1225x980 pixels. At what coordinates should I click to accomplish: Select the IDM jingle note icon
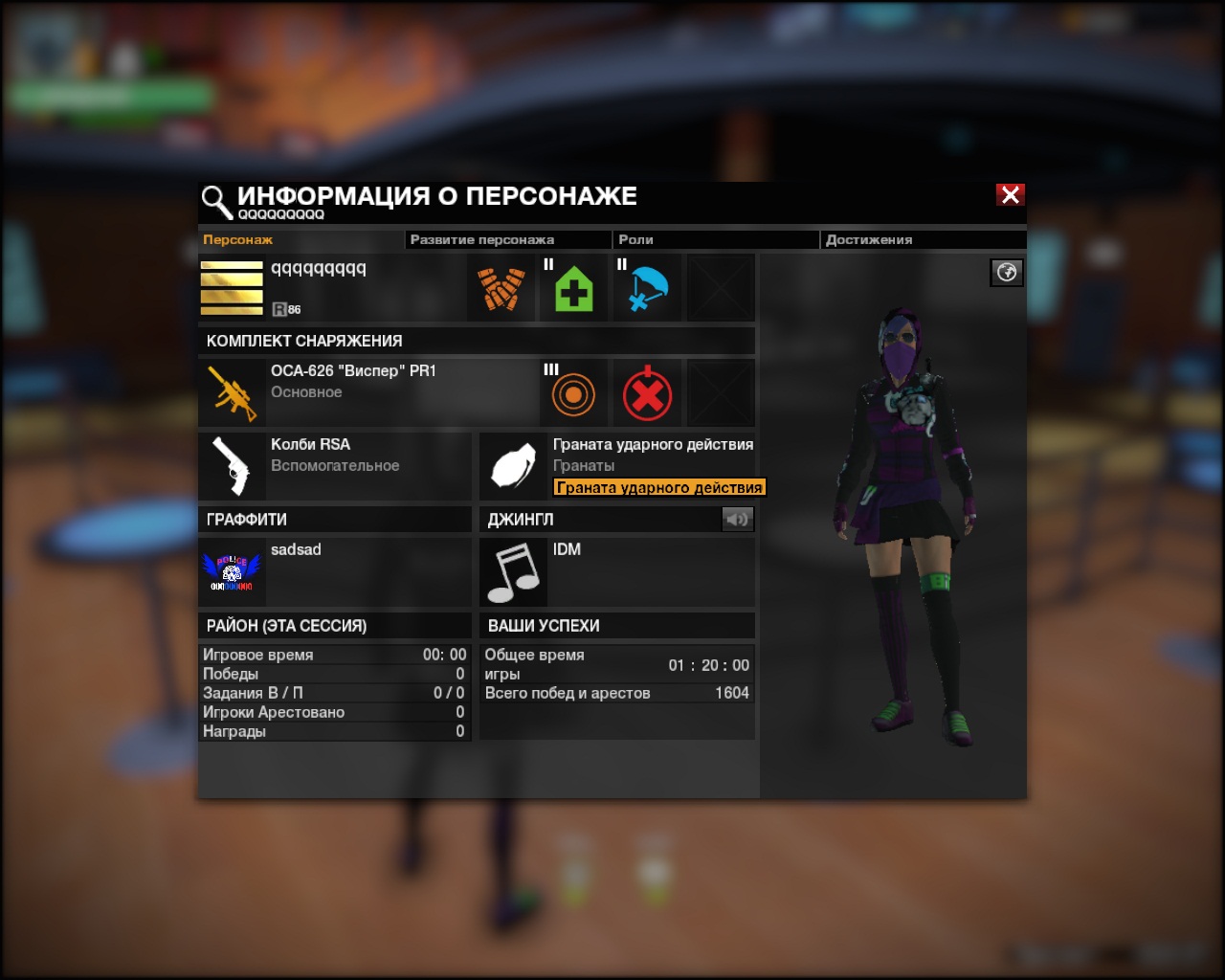pos(513,571)
